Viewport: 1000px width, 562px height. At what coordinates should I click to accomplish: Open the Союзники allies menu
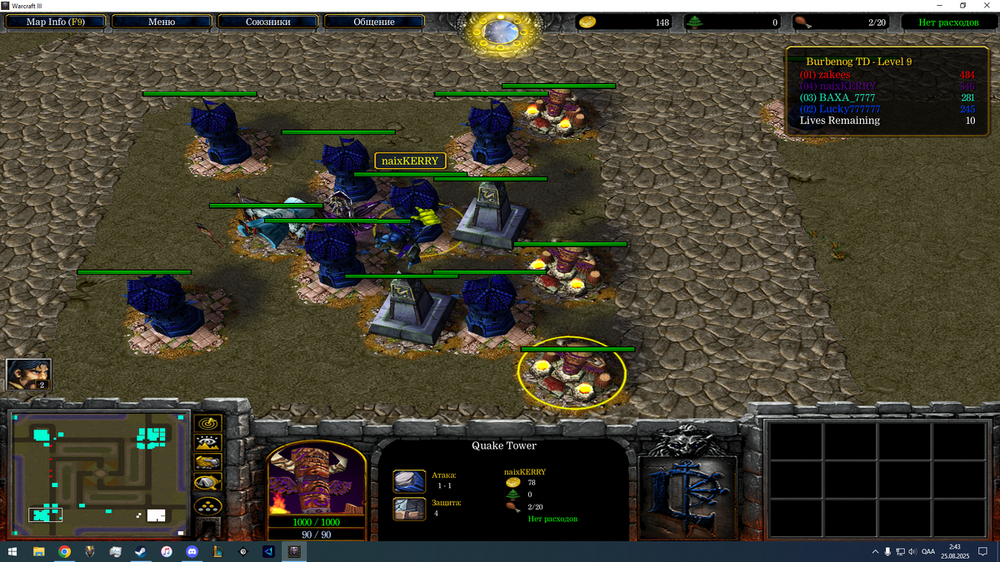click(267, 21)
